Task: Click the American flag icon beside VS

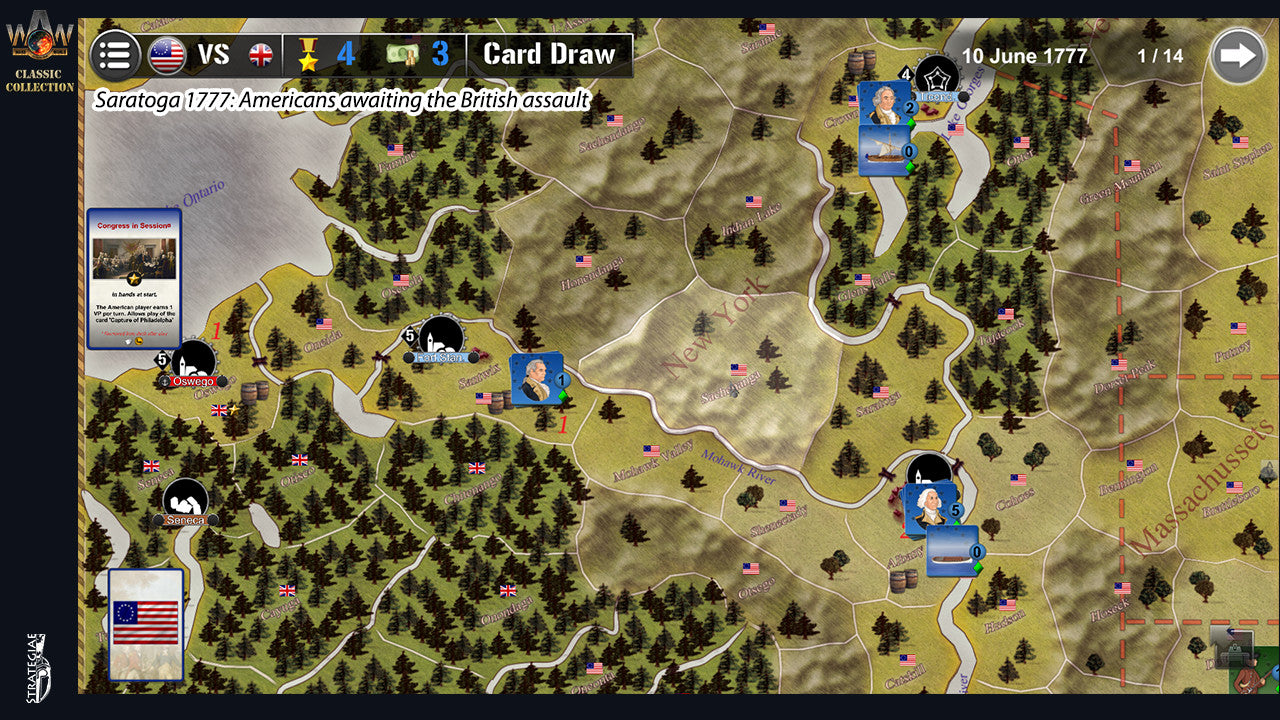Action: [166, 55]
